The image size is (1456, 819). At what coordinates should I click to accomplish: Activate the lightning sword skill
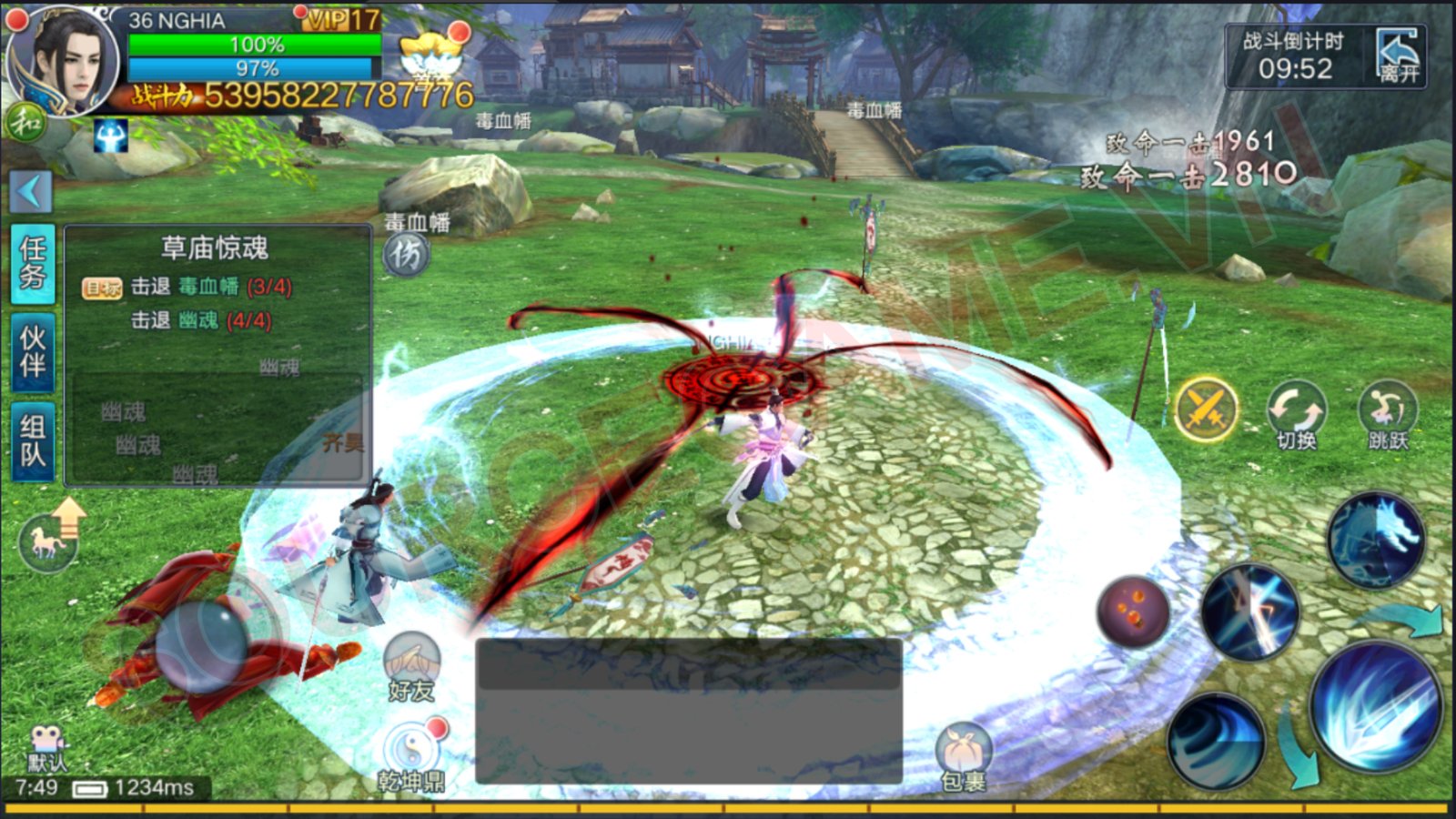click(1250, 612)
